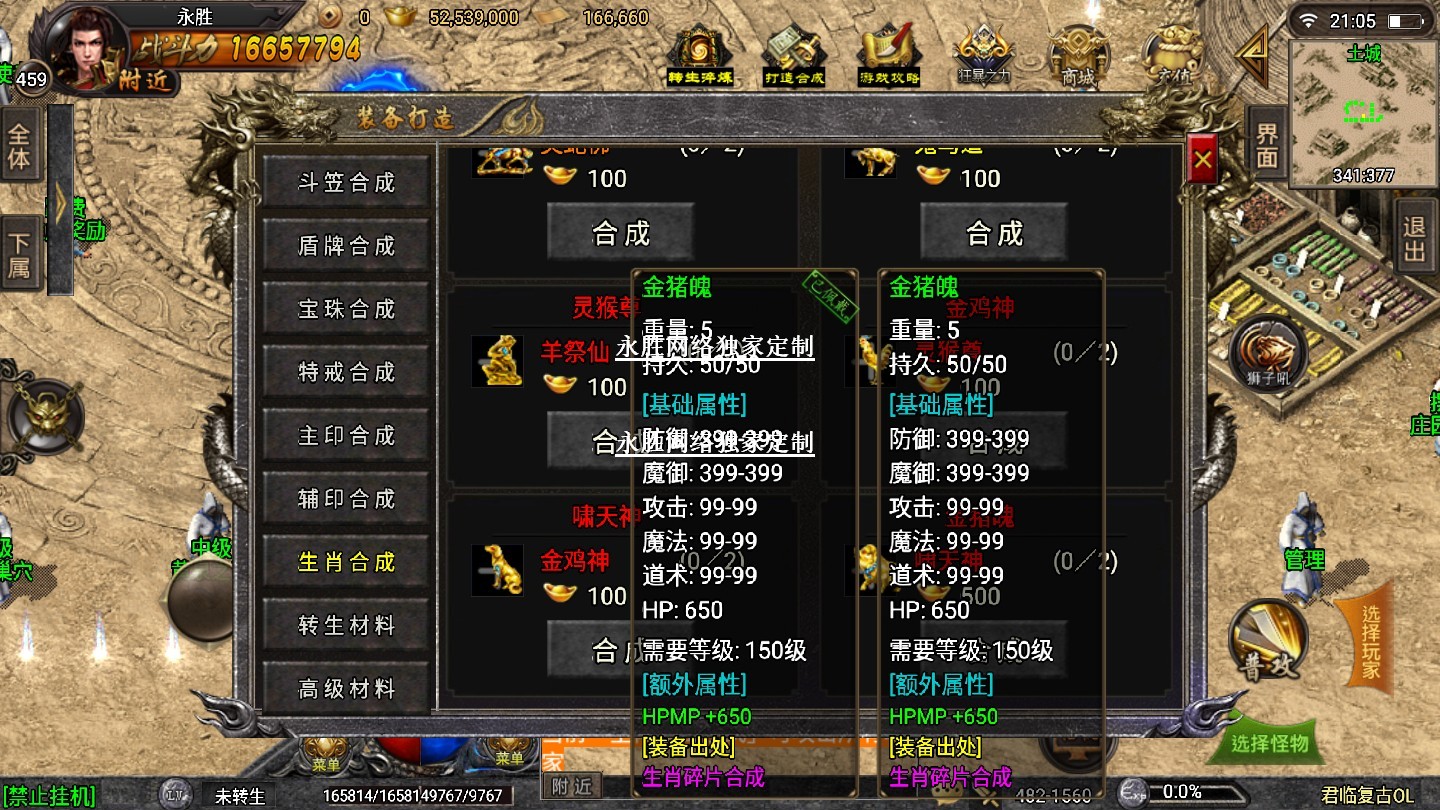
Task: Choose the 特戒合成 category
Action: coord(346,372)
